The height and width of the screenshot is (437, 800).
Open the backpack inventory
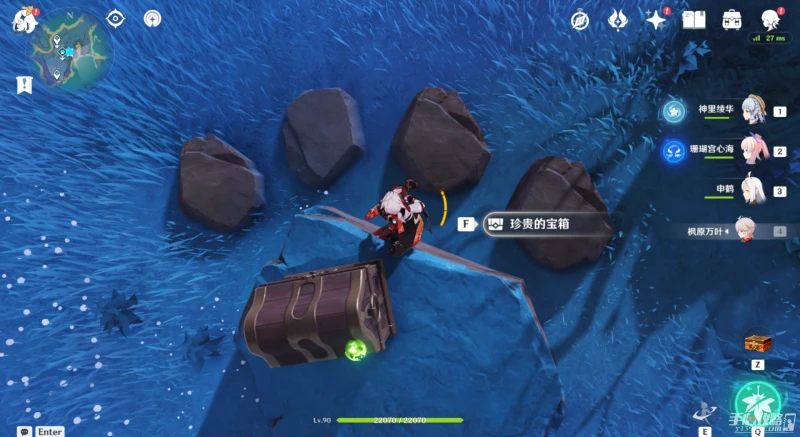[732, 19]
